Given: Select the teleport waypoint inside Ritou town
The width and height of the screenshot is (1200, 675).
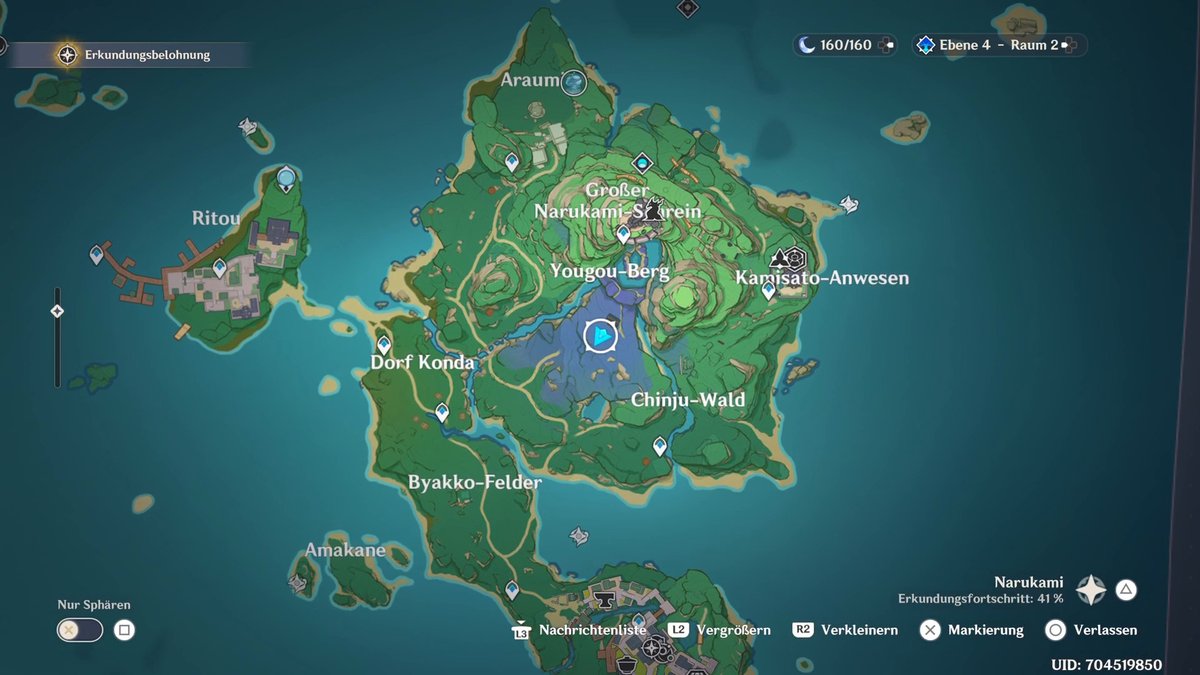Looking at the screenshot, I should pyautogui.click(x=220, y=268).
